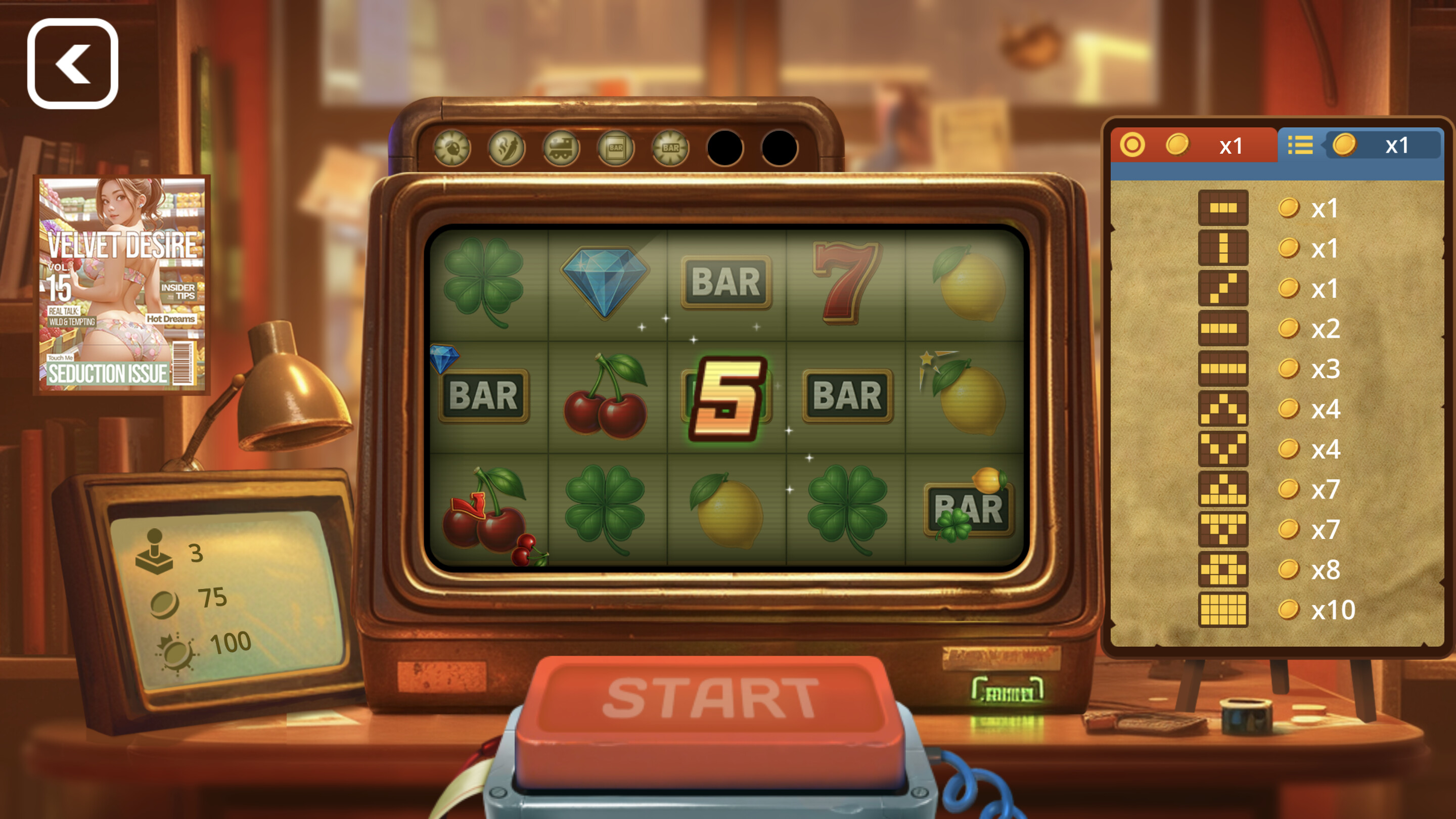Click the diamond symbol on the top reel row
Screen dimensions: 1456x819
[606, 283]
